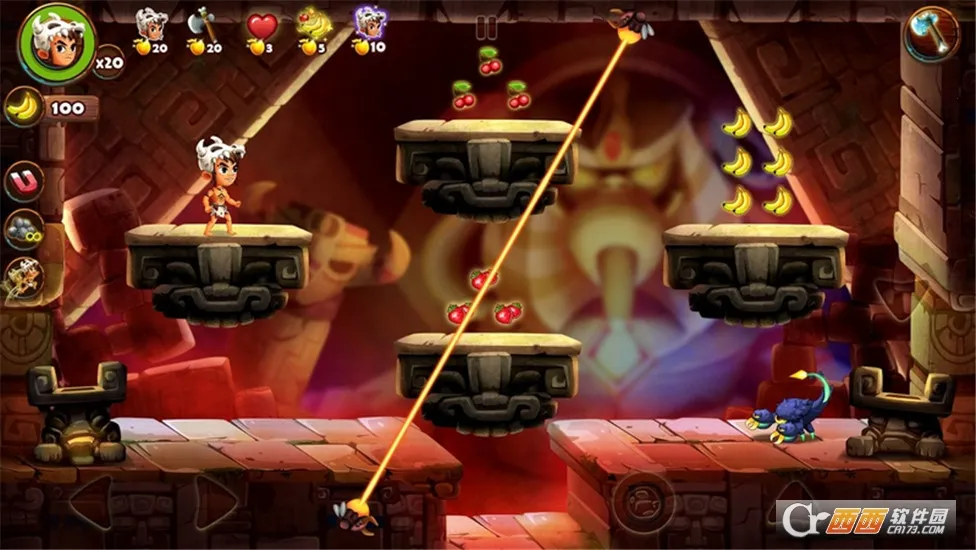Image resolution: width=976 pixels, height=550 pixels.
Task: Tap the hero portrait in the green circle
Action: click(57, 43)
